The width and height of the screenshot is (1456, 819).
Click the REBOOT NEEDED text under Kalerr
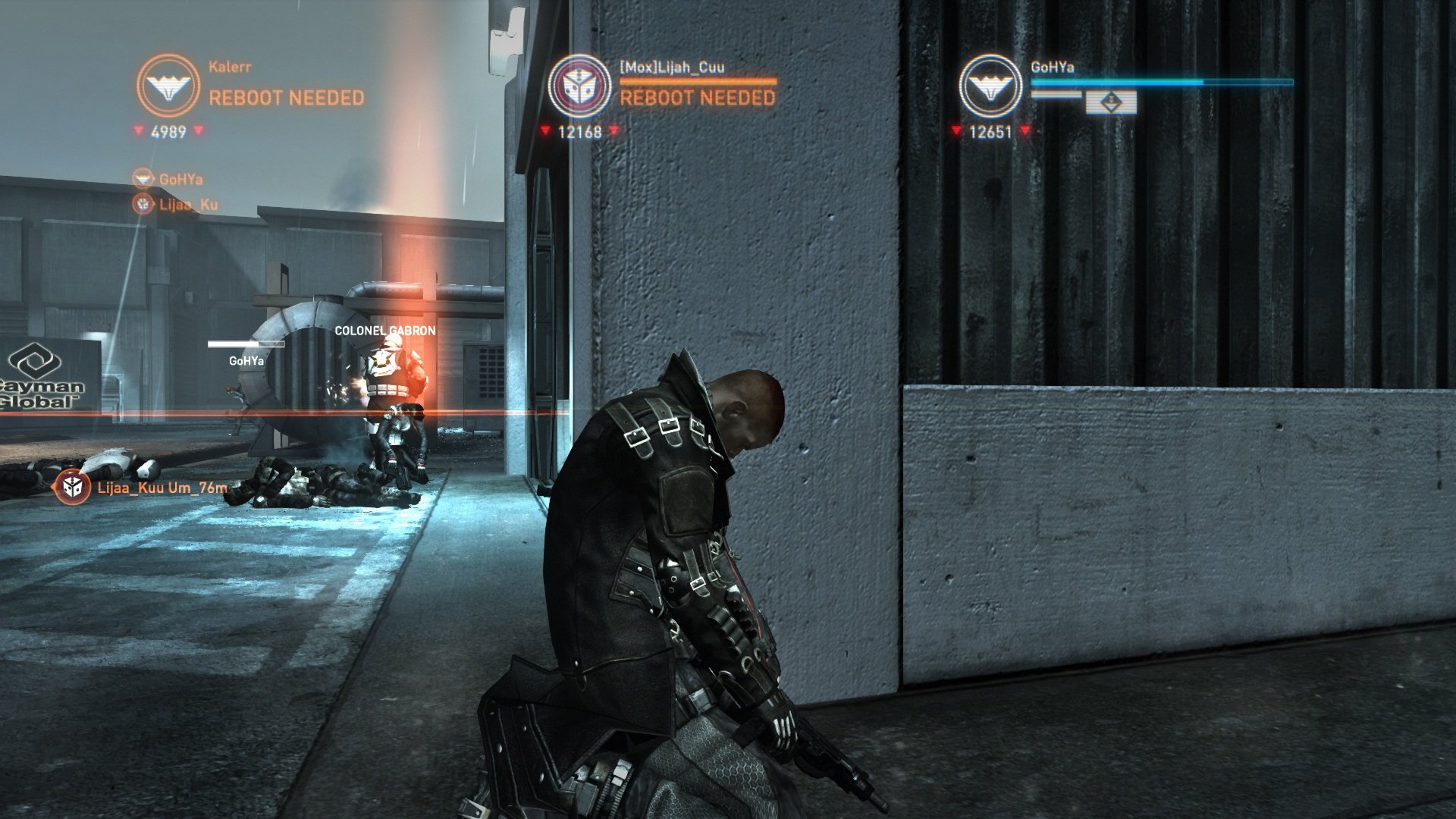tap(287, 96)
